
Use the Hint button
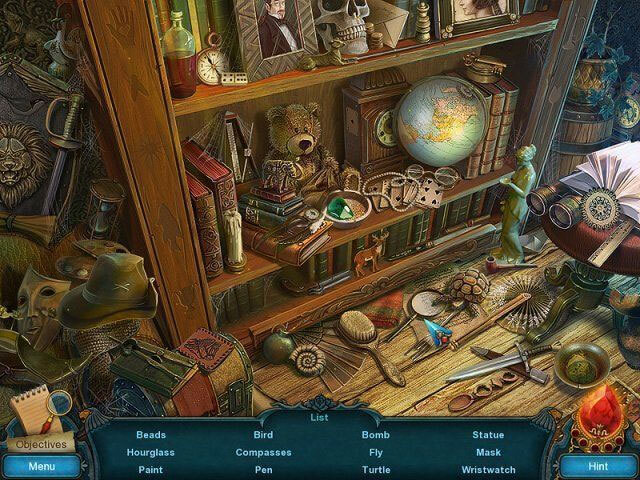(597, 466)
